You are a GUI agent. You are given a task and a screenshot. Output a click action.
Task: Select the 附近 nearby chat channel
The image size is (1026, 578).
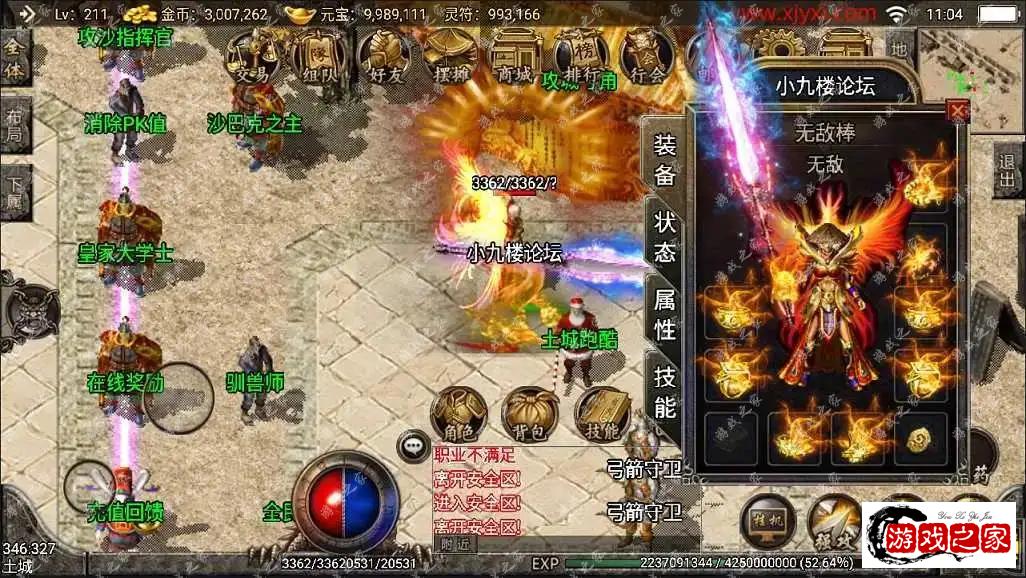pos(455,544)
